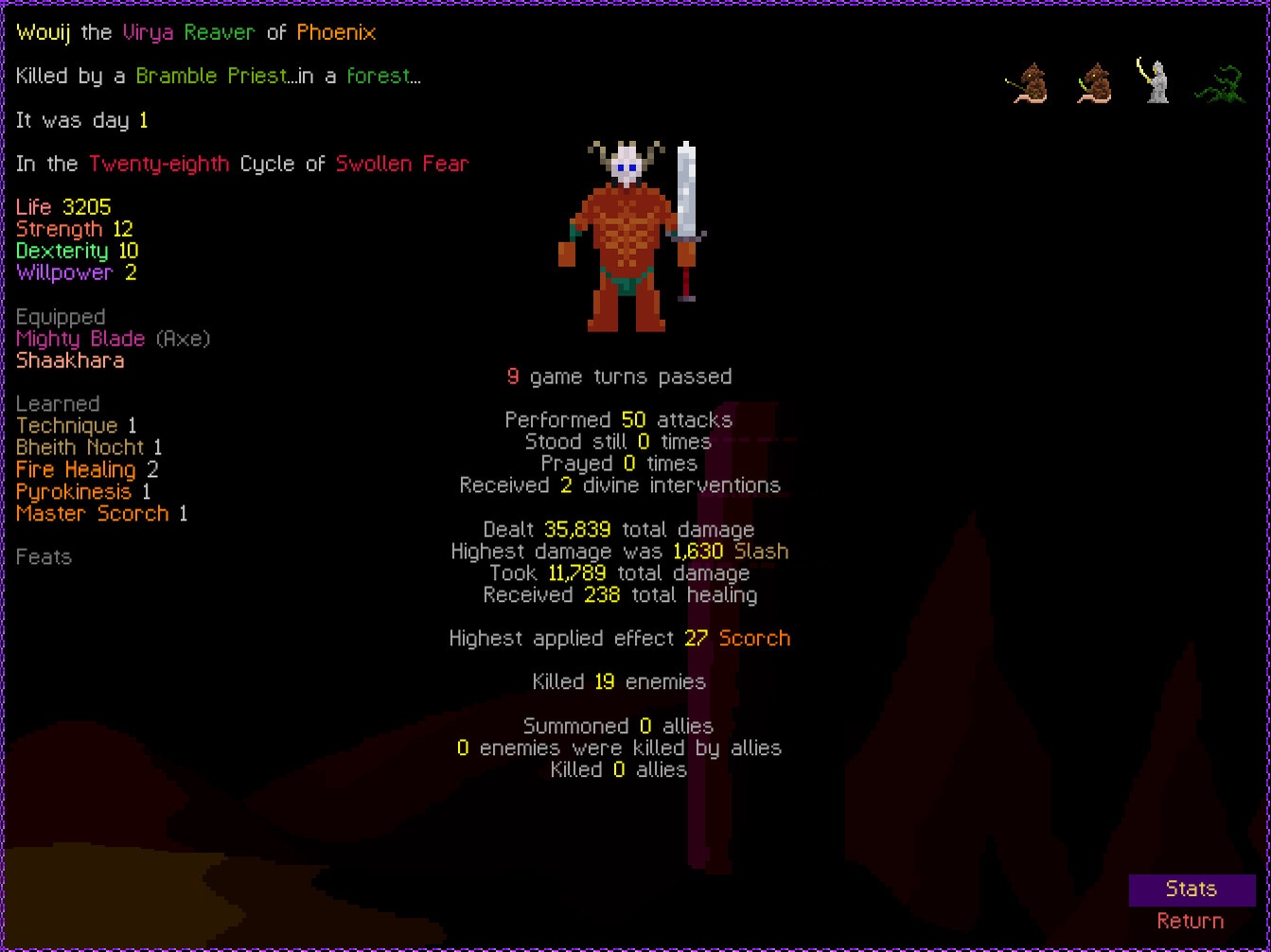Open the Stats view
Screen dimensions: 1271x952
point(1191,890)
